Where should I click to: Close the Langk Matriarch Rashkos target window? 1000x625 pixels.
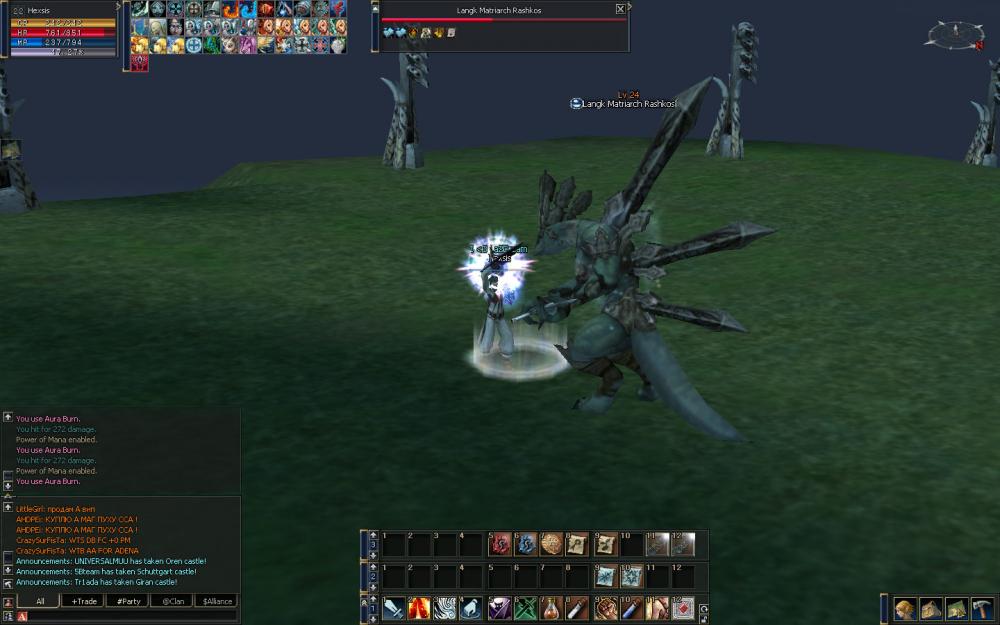pyautogui.click(x=620, y=9)
